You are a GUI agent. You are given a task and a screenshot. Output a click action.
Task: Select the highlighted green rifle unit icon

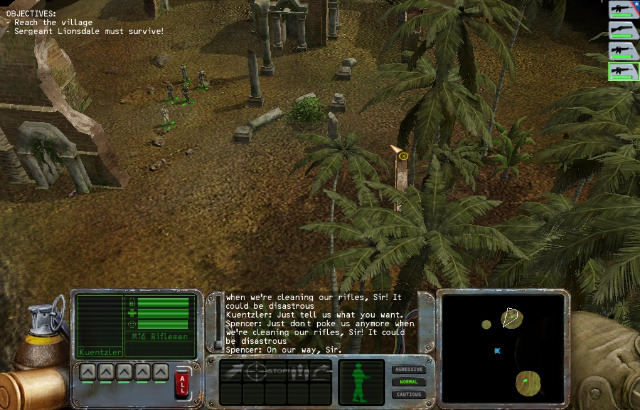tap(622, 71)
